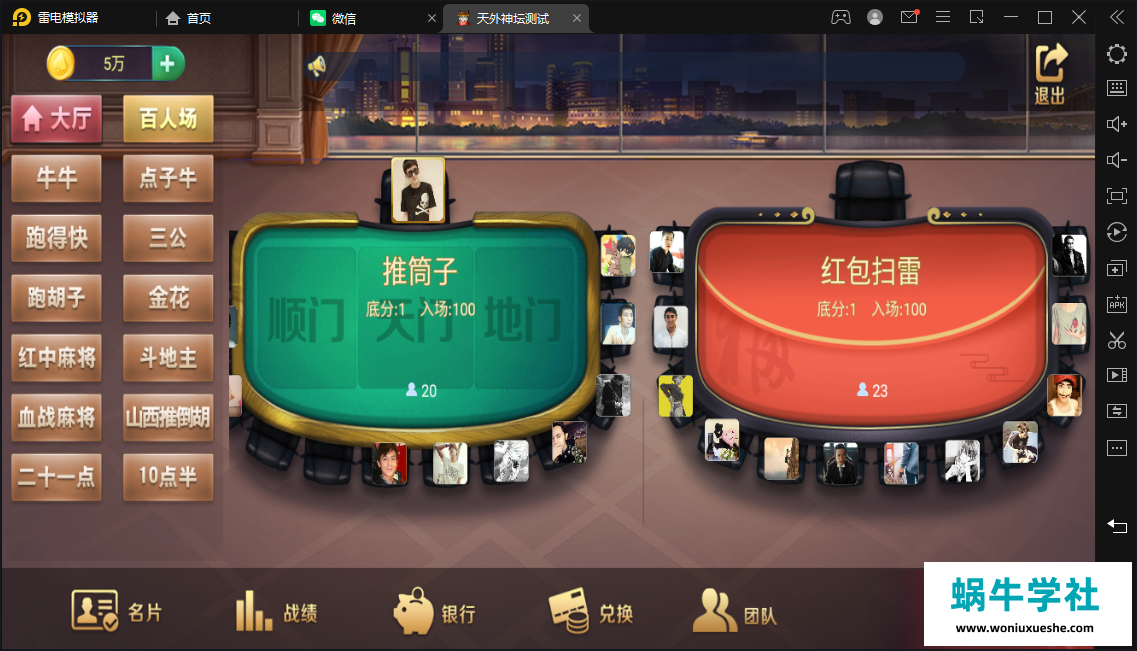This screenshot has height=651, width=1137.
Task: Open the 跑得快 game category
Action: pos(57,238)
